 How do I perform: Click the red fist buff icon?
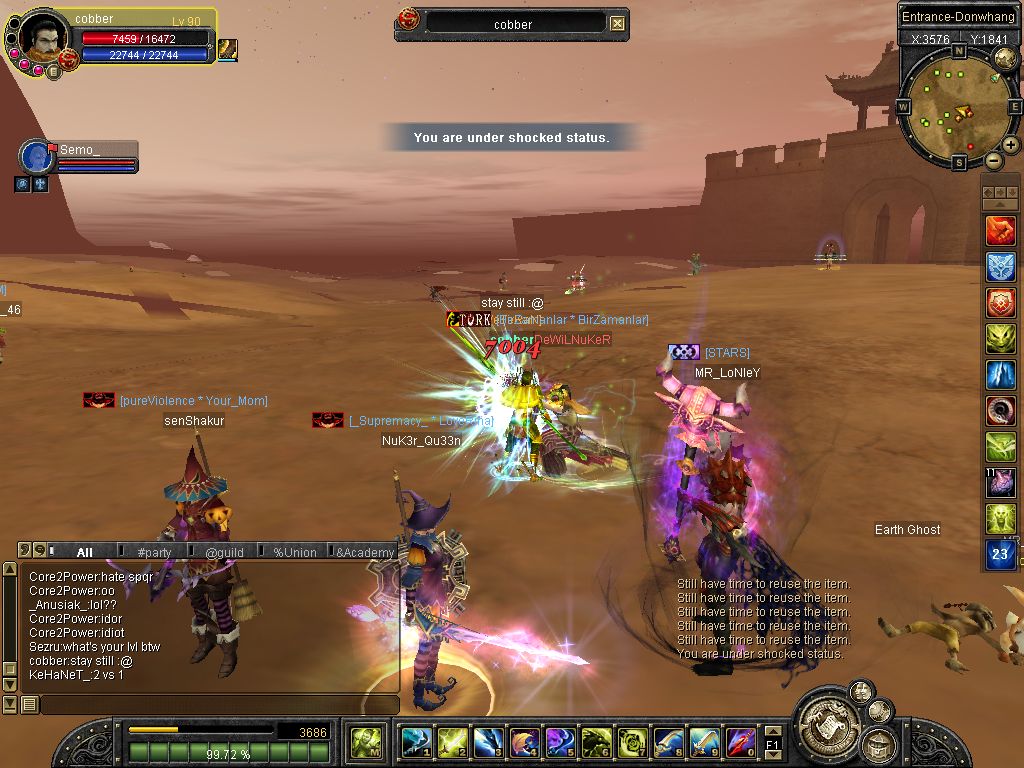pos(1001,231)
